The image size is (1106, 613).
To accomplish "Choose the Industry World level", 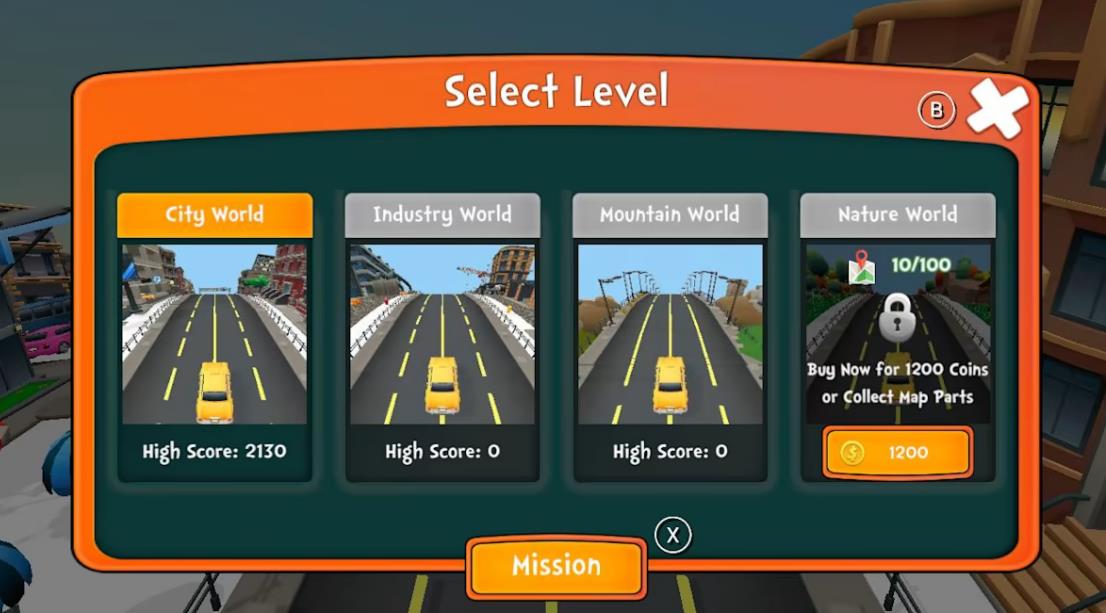I will point(442,335).
